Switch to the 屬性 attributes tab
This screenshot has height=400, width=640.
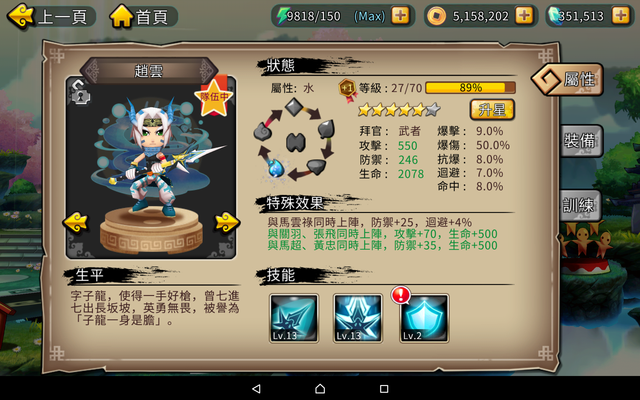574,80
